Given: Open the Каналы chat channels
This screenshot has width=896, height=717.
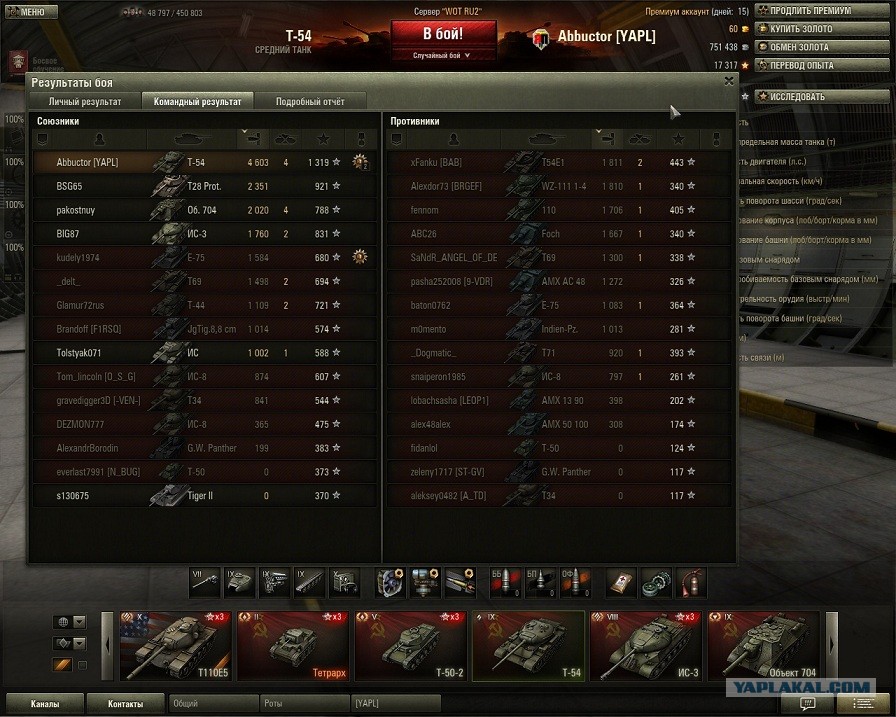Looking at the screenshot, I should [x=45, y=703].
